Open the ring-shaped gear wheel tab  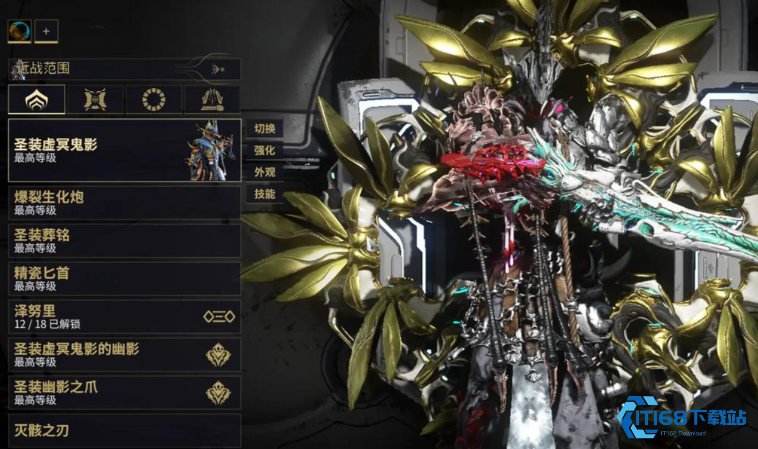click(154, 99)
